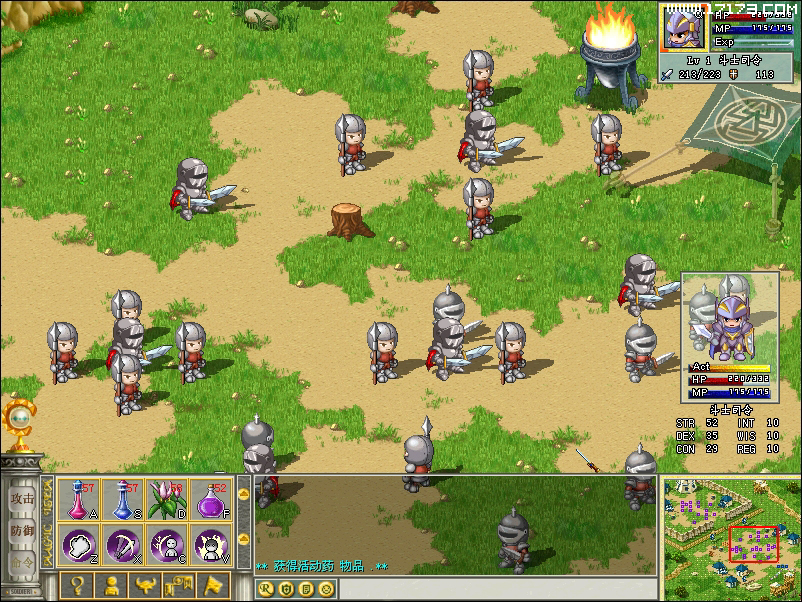The image size is (802, 602).
Task: Click the golden flag menu button
Action: [x=215, y=585]
